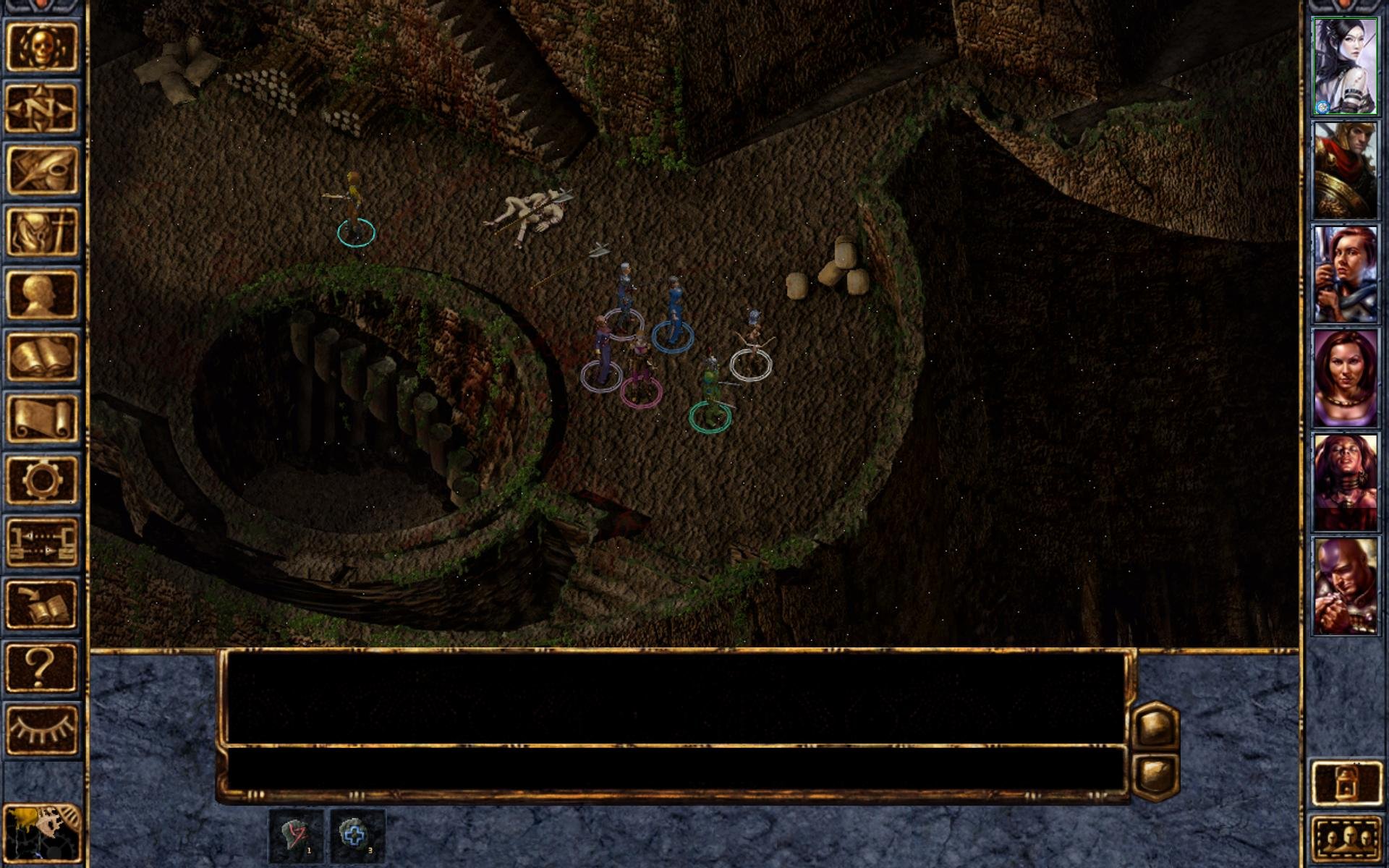Open the gear options menu
This screenshot has height=868, width=1389.
coord(41,480)
